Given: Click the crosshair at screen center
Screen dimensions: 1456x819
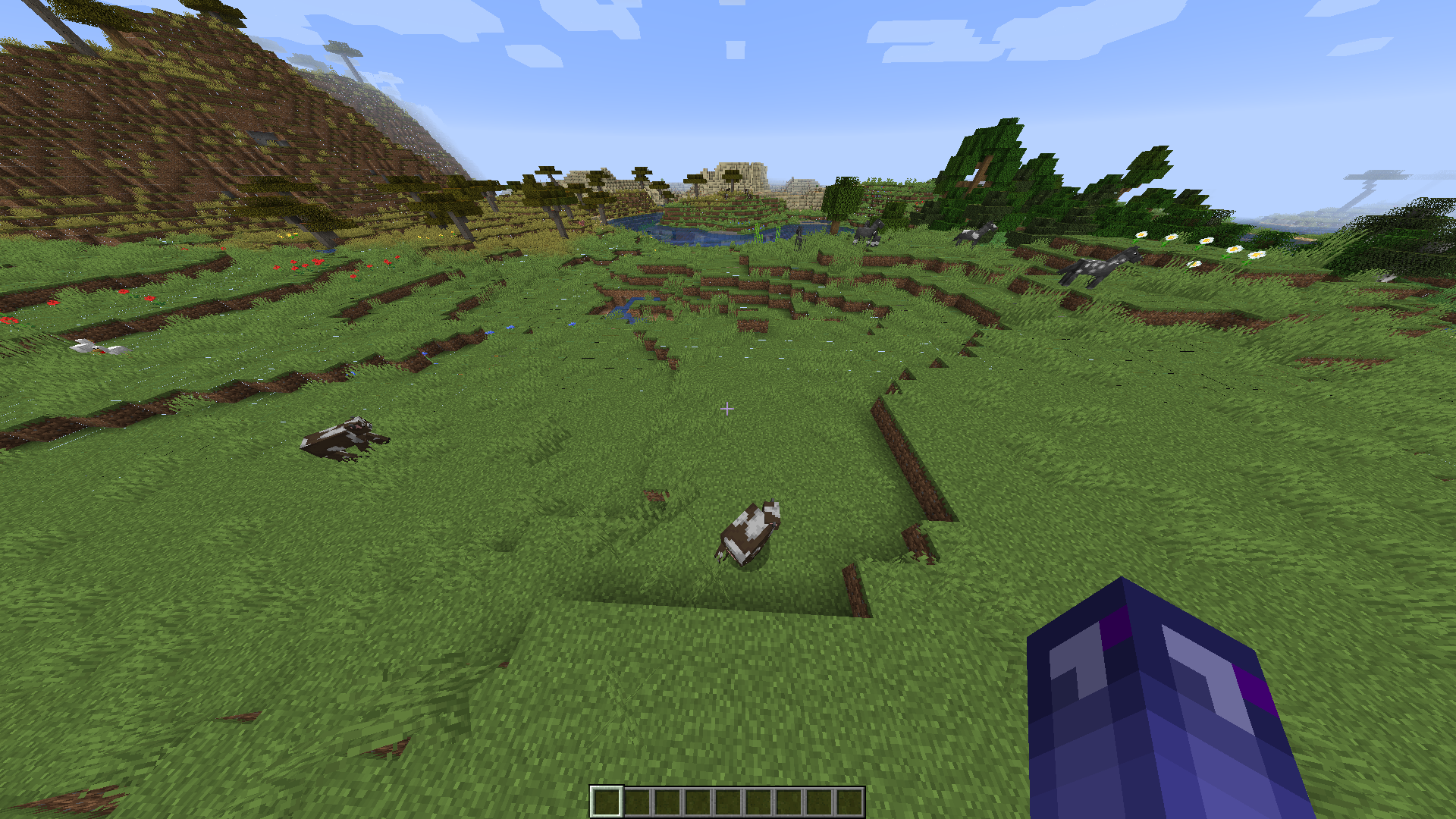Looking at the screenshot, I should 727,409.
